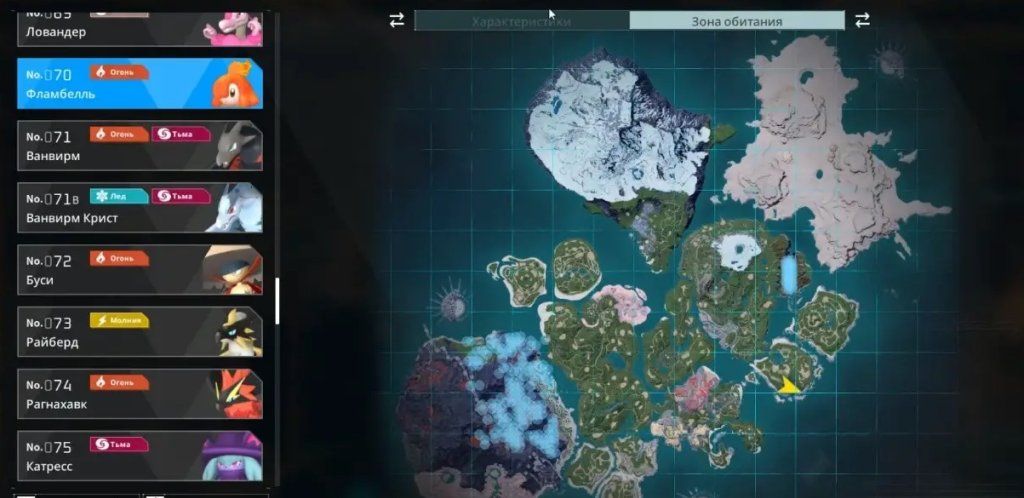The height and width of the screenshot is (498, 1024).
Task: Select No.070 Фламбелль entry
Action: [140, 84]
